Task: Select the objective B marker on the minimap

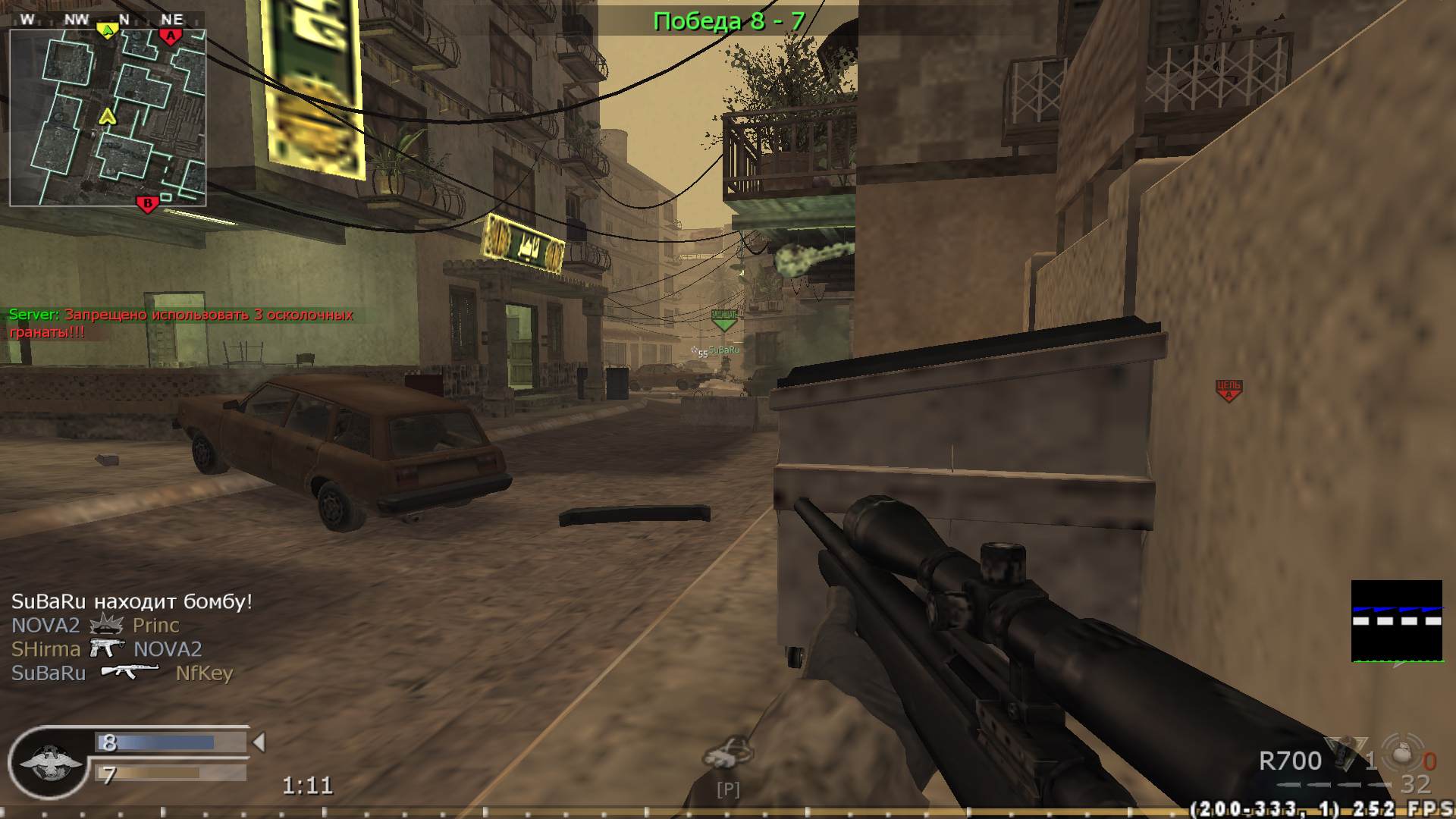Action: pyautogui.click(x=149, y=202)
